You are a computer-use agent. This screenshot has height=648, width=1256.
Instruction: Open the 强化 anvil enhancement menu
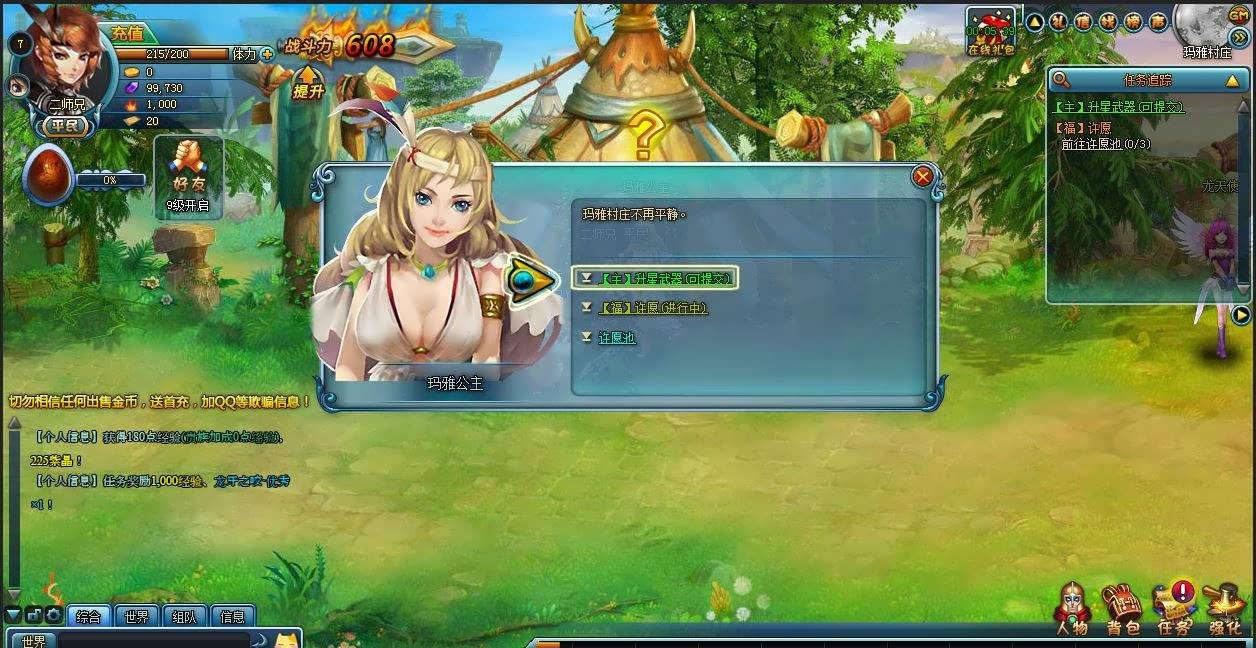1224,608
